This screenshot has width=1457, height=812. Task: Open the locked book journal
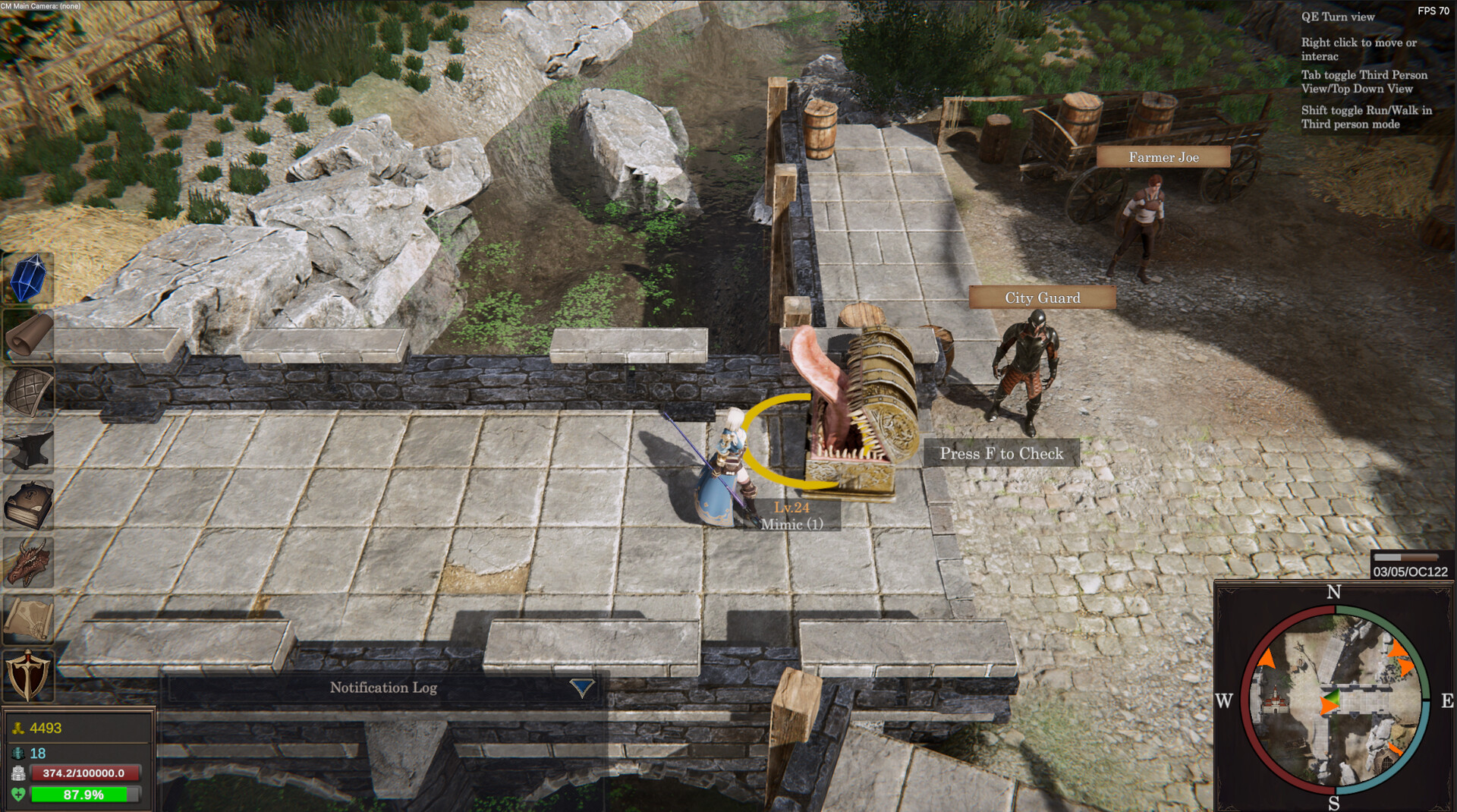pos(28,505)
